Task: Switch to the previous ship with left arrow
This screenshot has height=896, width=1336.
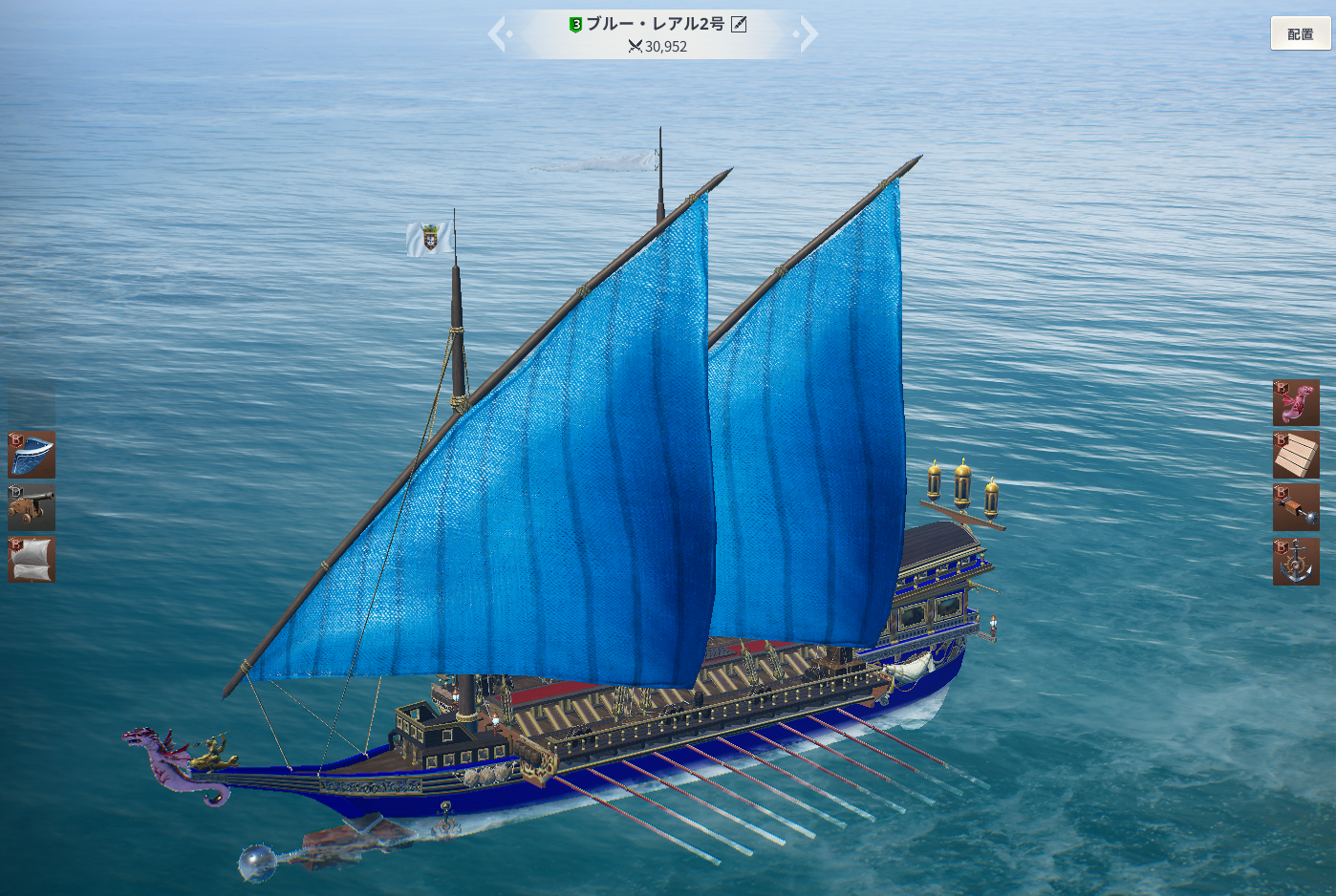Action: tap(498, 34)
